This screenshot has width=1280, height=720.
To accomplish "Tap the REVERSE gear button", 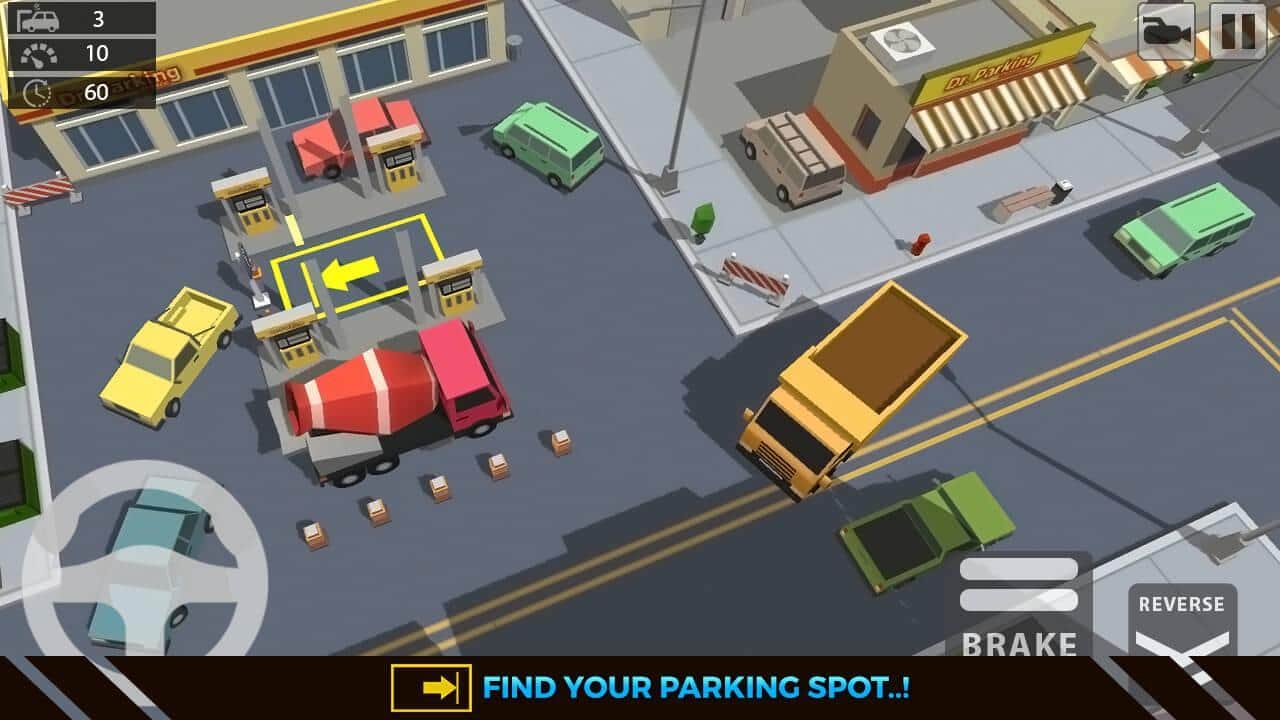I will click(x=1182, y=620).
